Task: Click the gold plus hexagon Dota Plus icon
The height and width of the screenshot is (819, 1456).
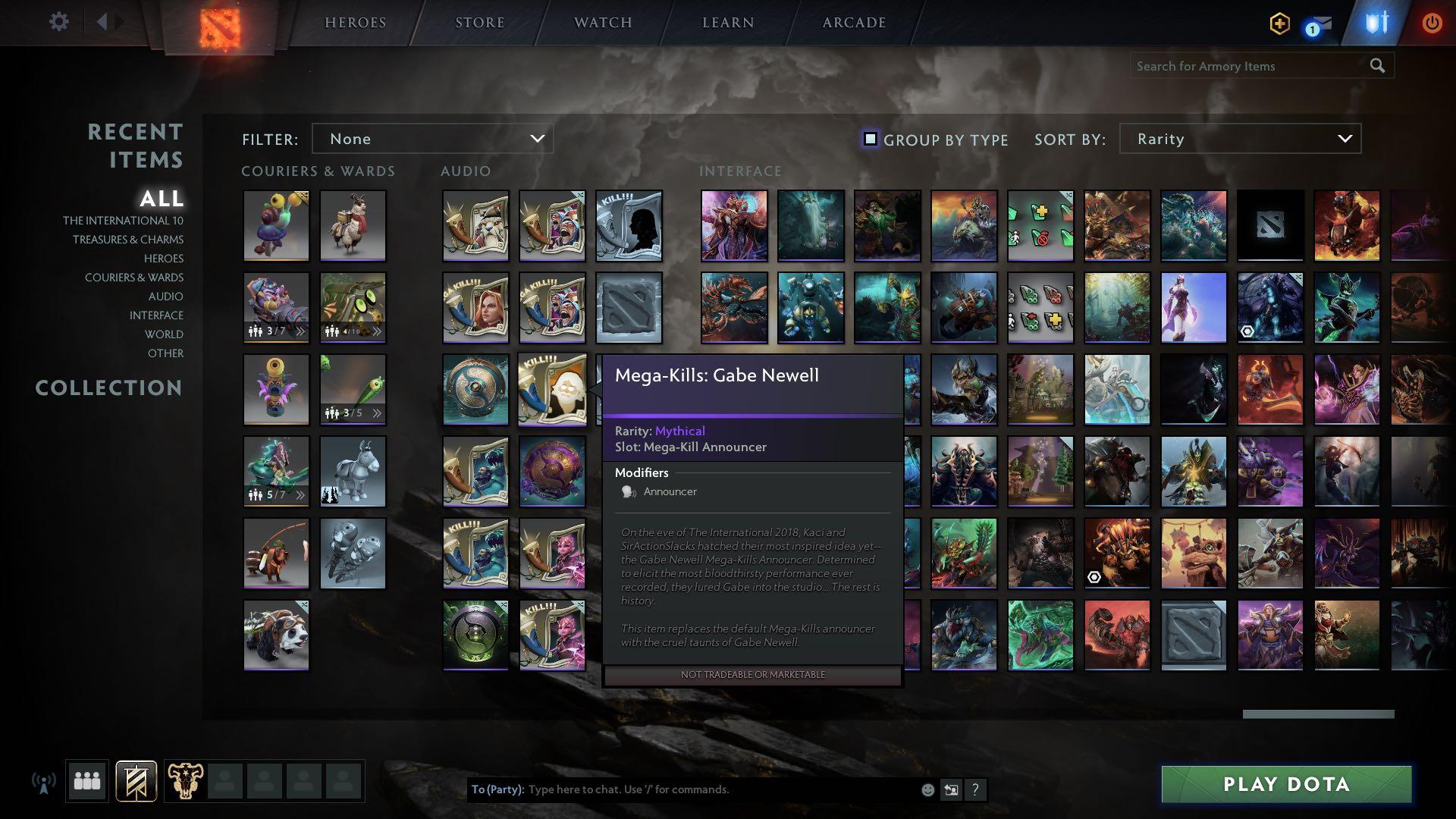Action: click(x=1279, y=24)
